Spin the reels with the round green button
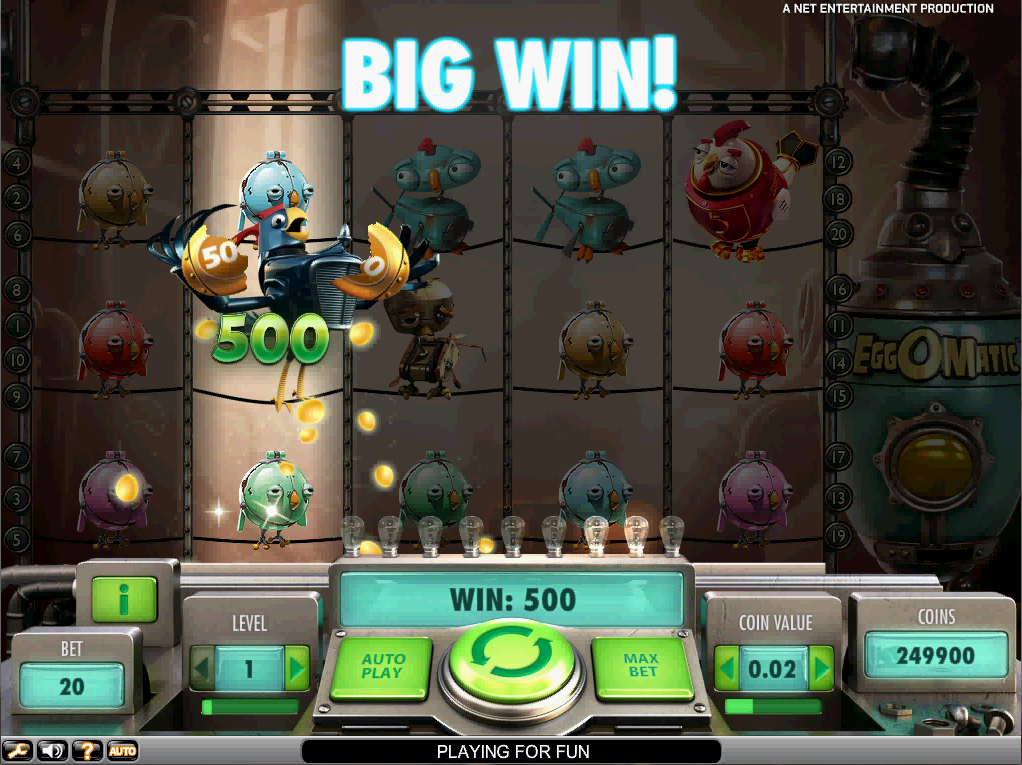1022x765 pixels. pos(513,661)
